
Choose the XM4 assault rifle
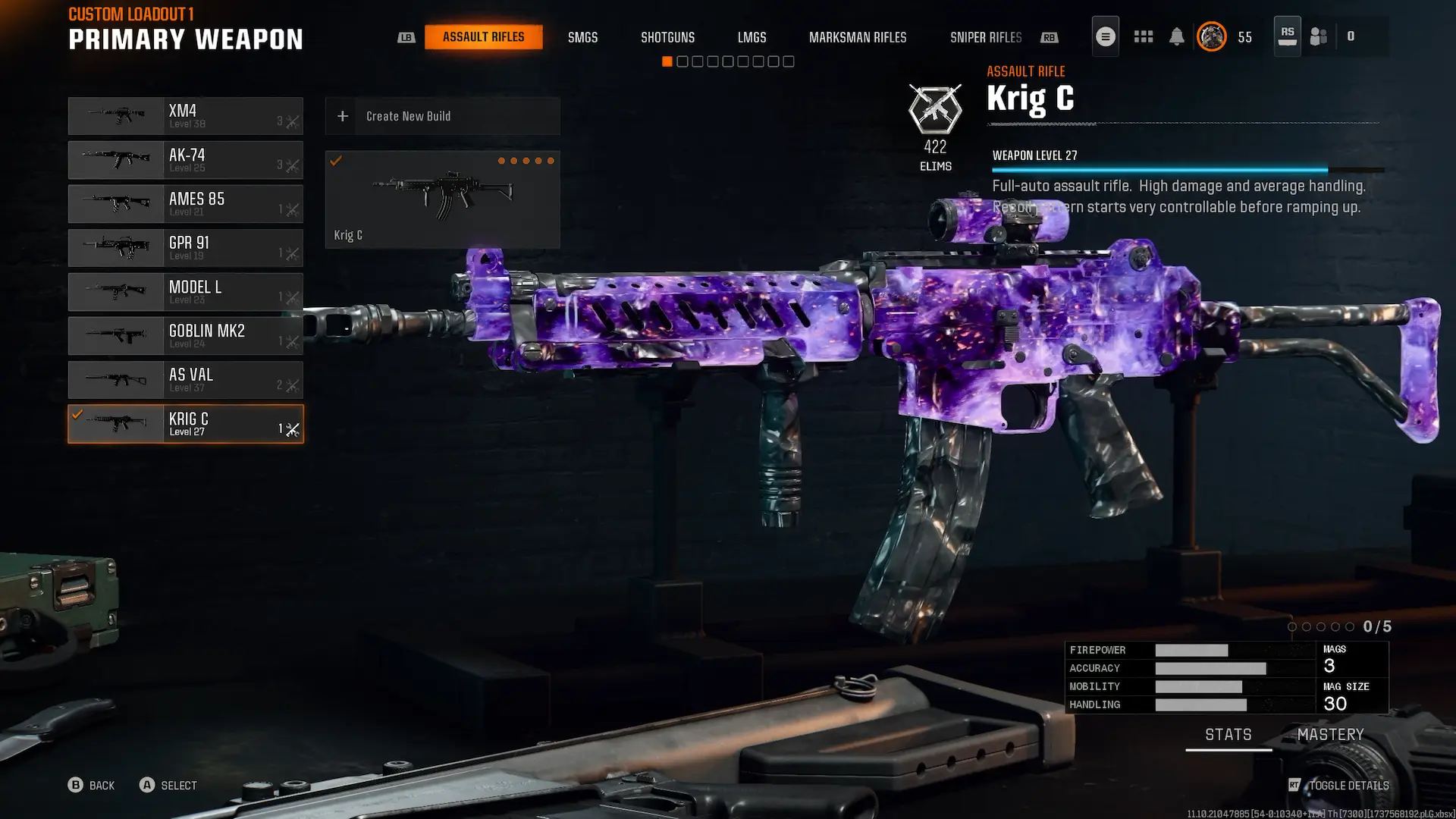coord(186,116)
